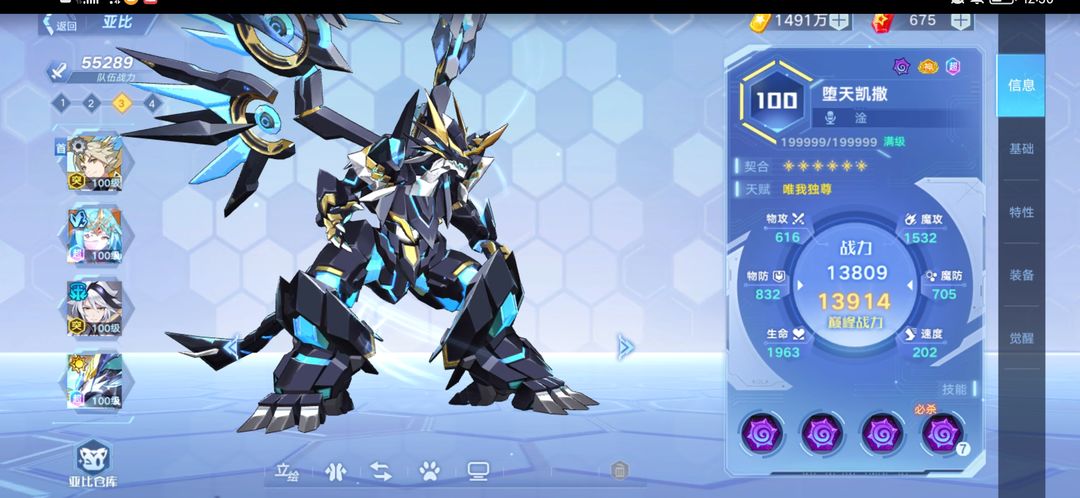Image resolution: width=1080 pixels, height=498 pixels.
Task: View the 立绘 artwork
Action: [x=288, y=470]
